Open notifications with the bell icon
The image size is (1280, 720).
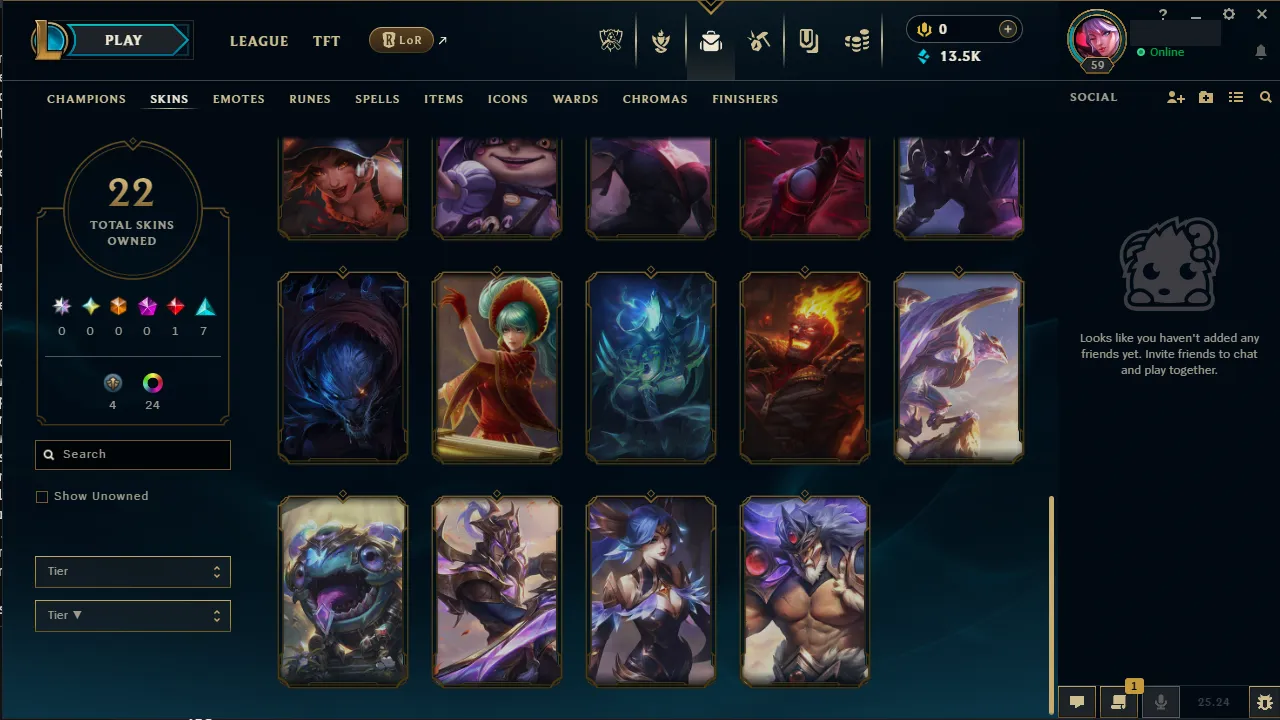pos(1261,52)
